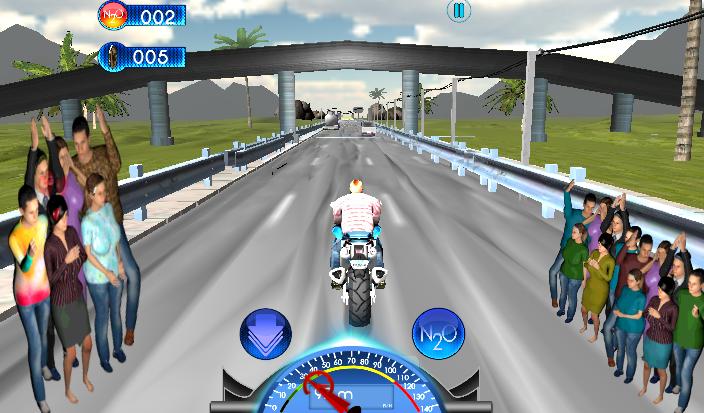Activate the N2O nitro boost button

437,333
